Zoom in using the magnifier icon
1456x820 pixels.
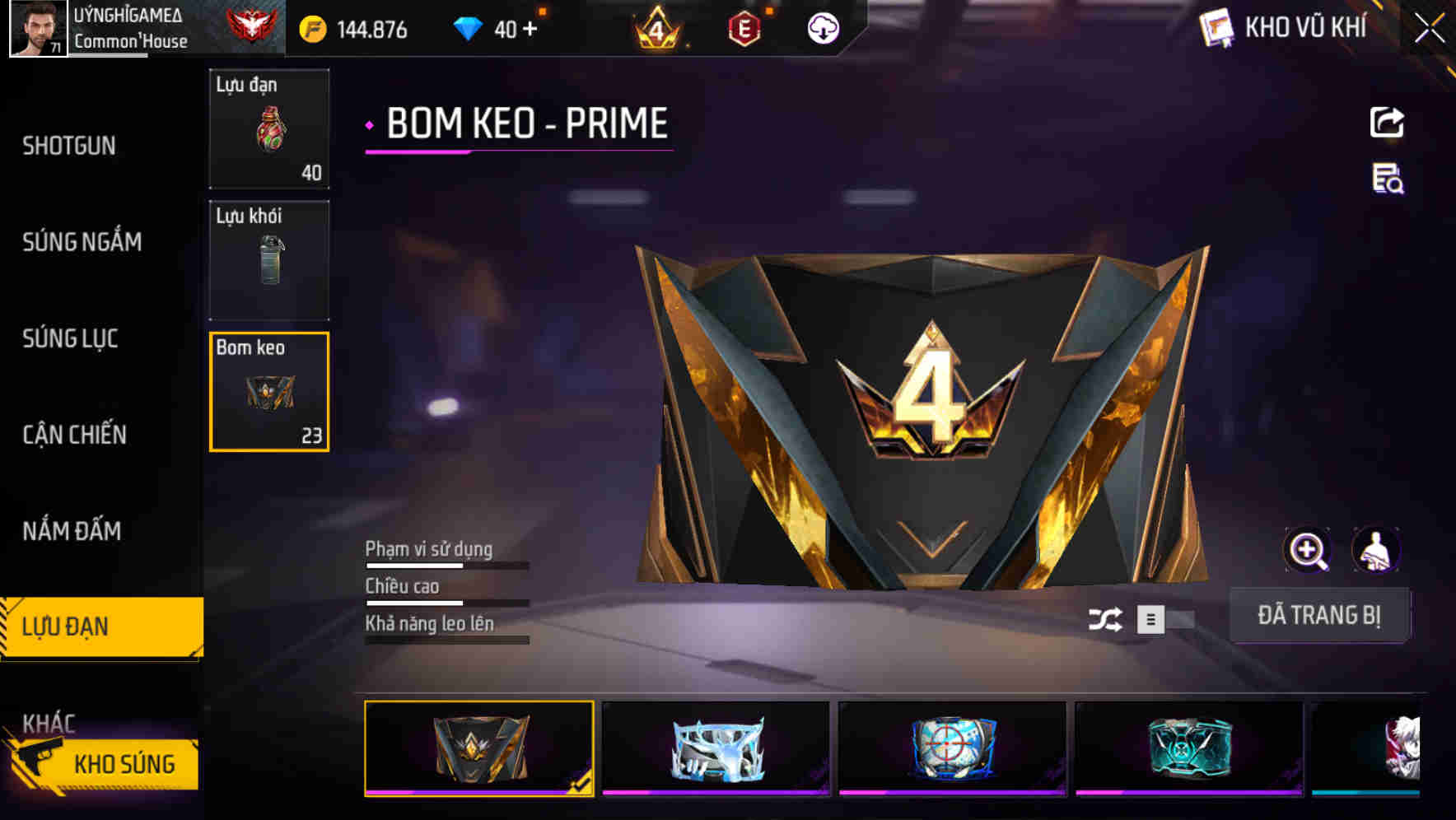(x=1308, y=549)
